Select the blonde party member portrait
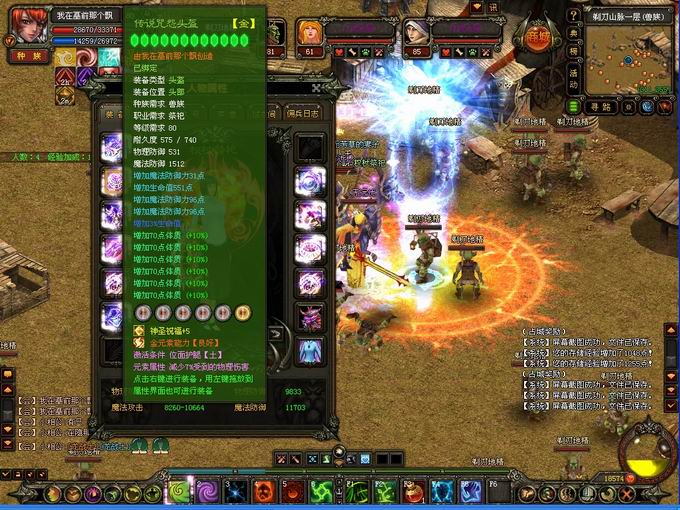 [x=309, y=31]
